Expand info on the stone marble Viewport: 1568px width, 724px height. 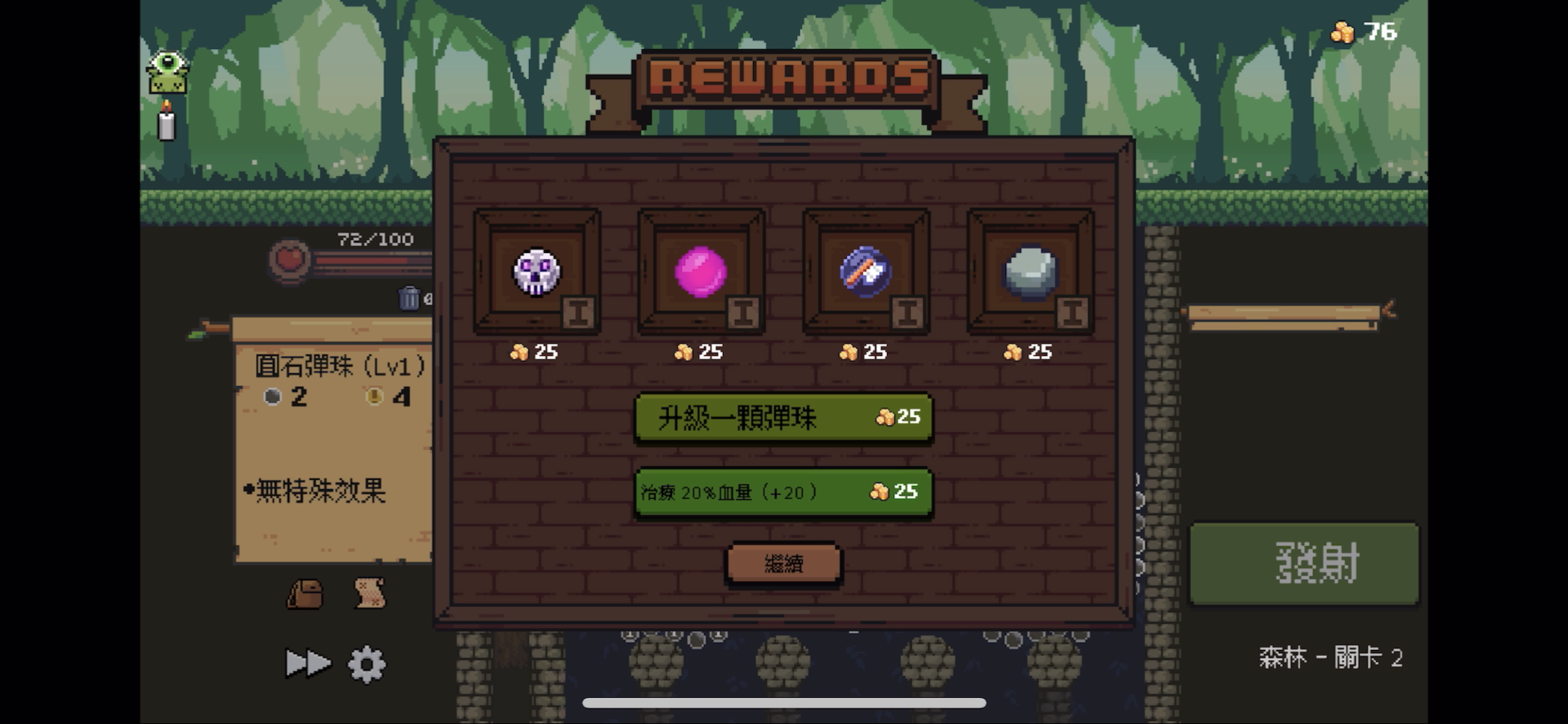[x=1073, y=313]
